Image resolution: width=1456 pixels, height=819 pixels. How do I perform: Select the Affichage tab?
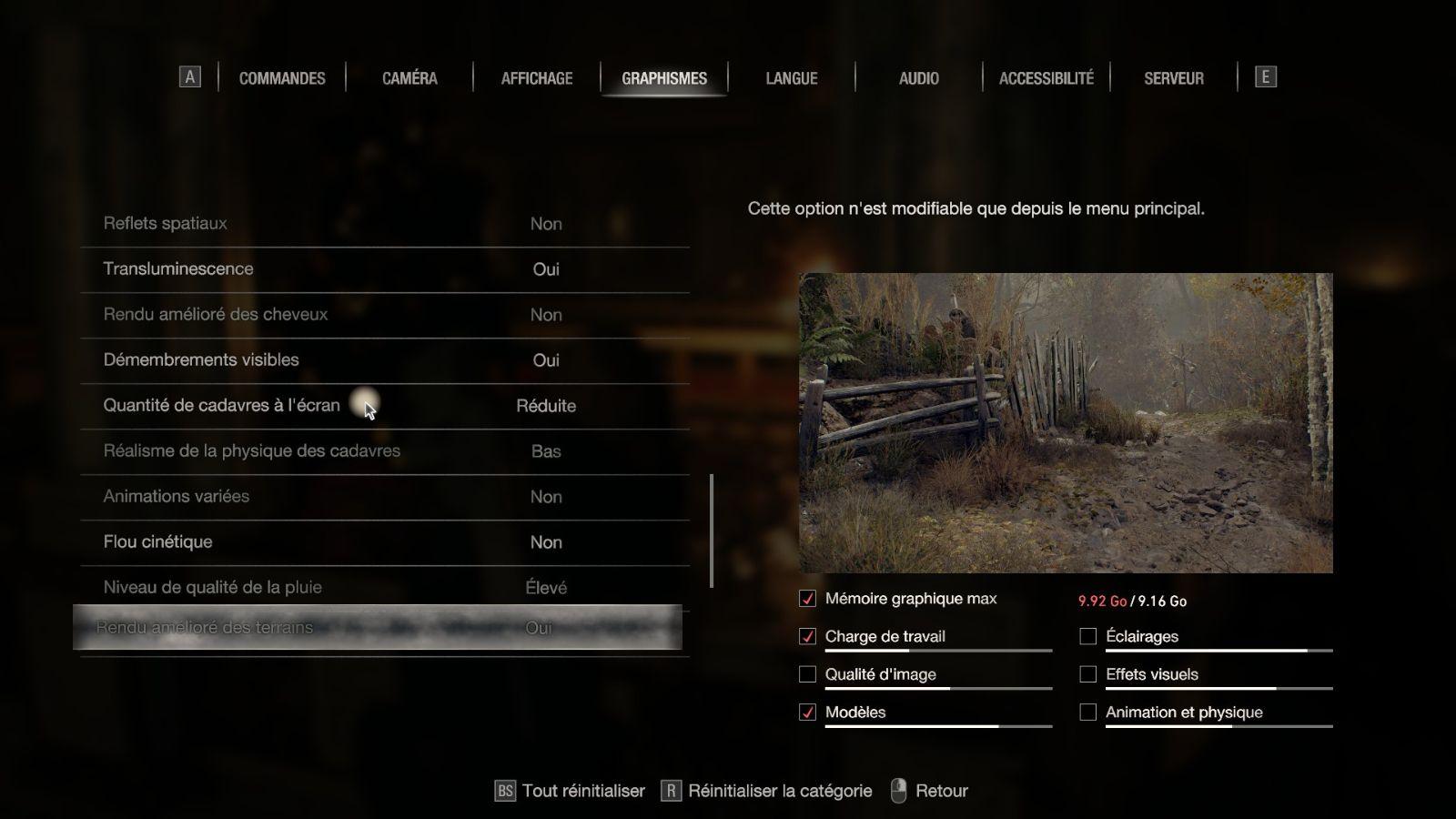pos(537,78)
